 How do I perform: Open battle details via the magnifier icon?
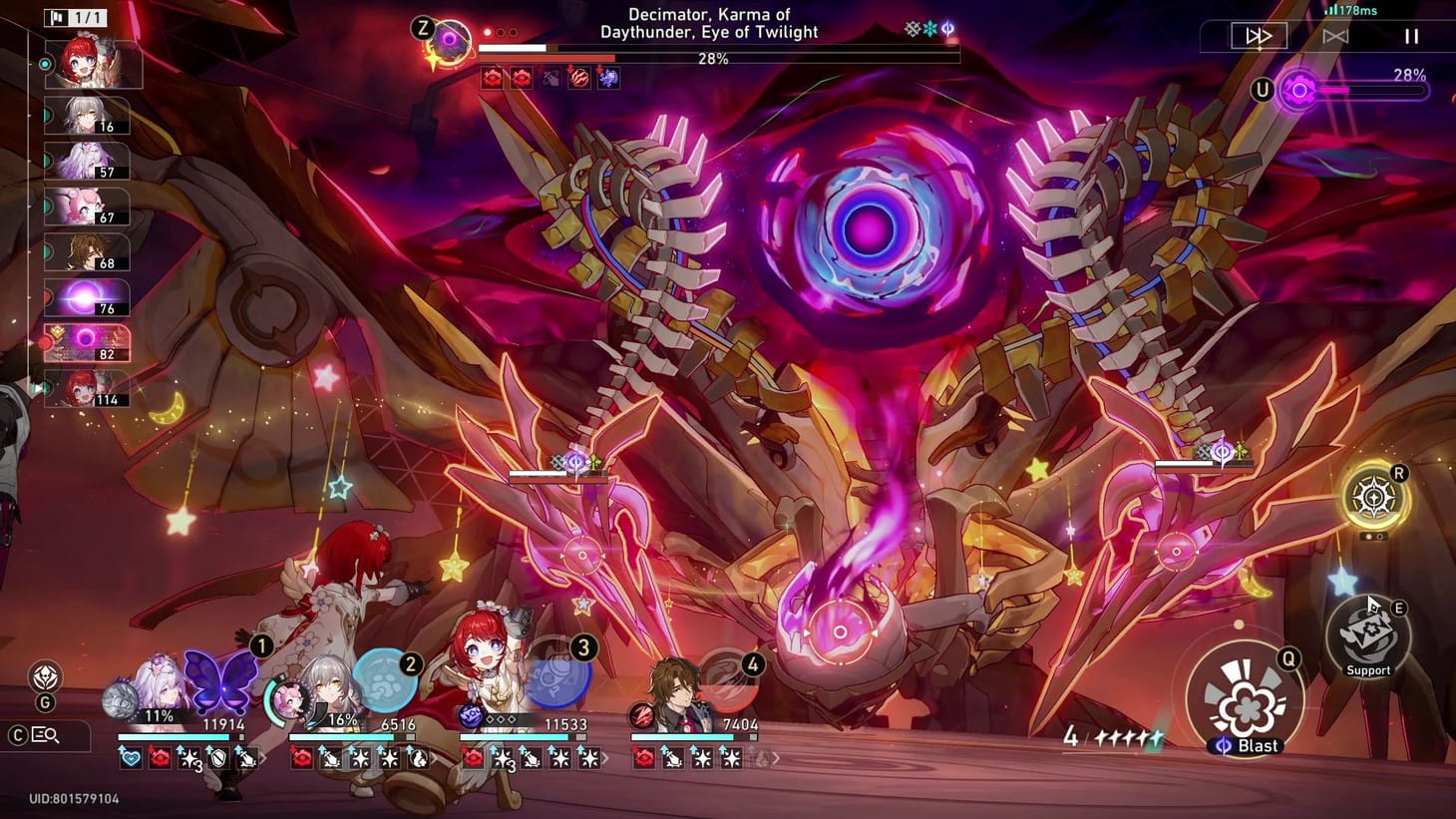tap(47, 735)
